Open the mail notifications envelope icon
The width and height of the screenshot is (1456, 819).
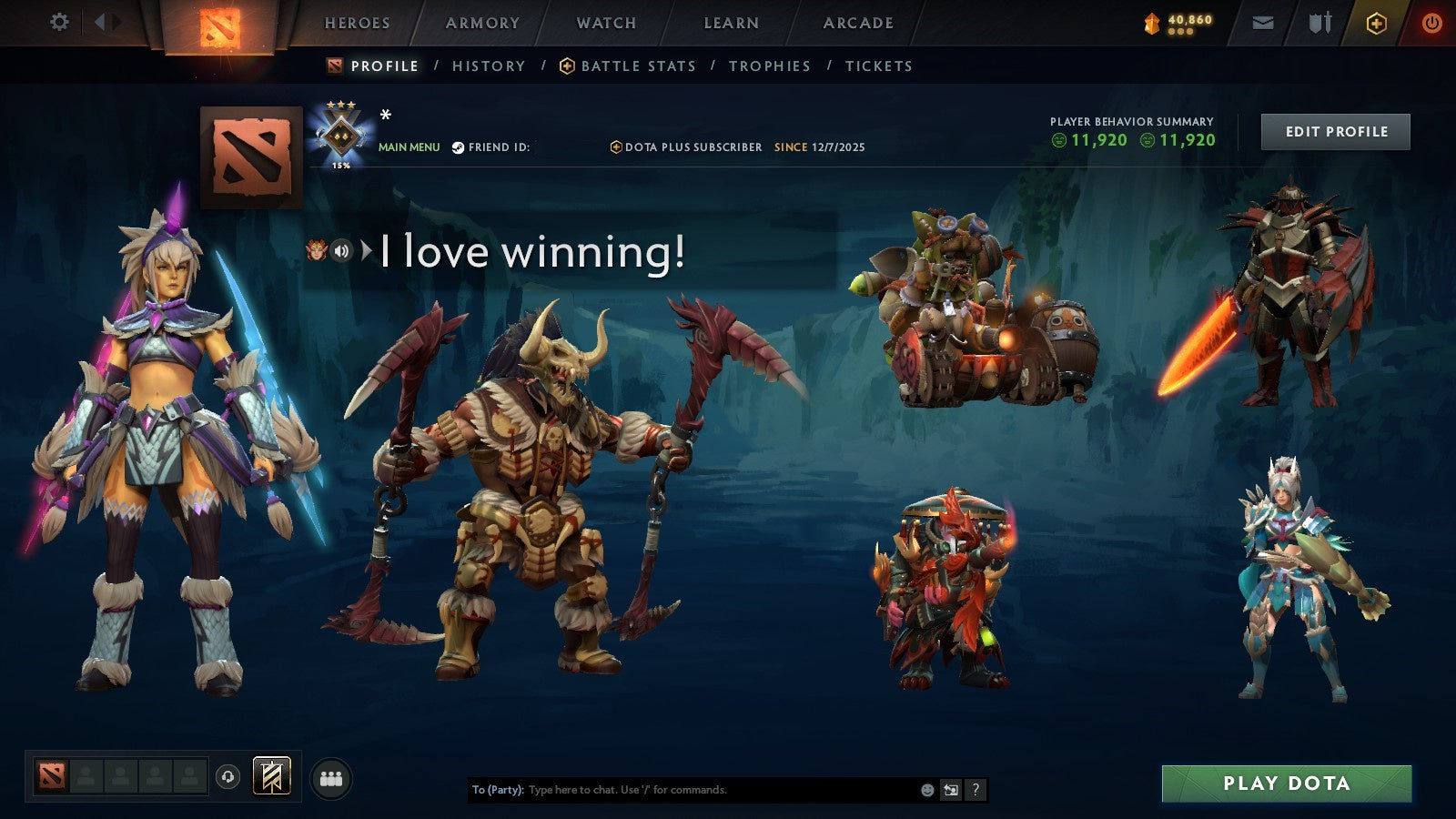pos(1262,23)
